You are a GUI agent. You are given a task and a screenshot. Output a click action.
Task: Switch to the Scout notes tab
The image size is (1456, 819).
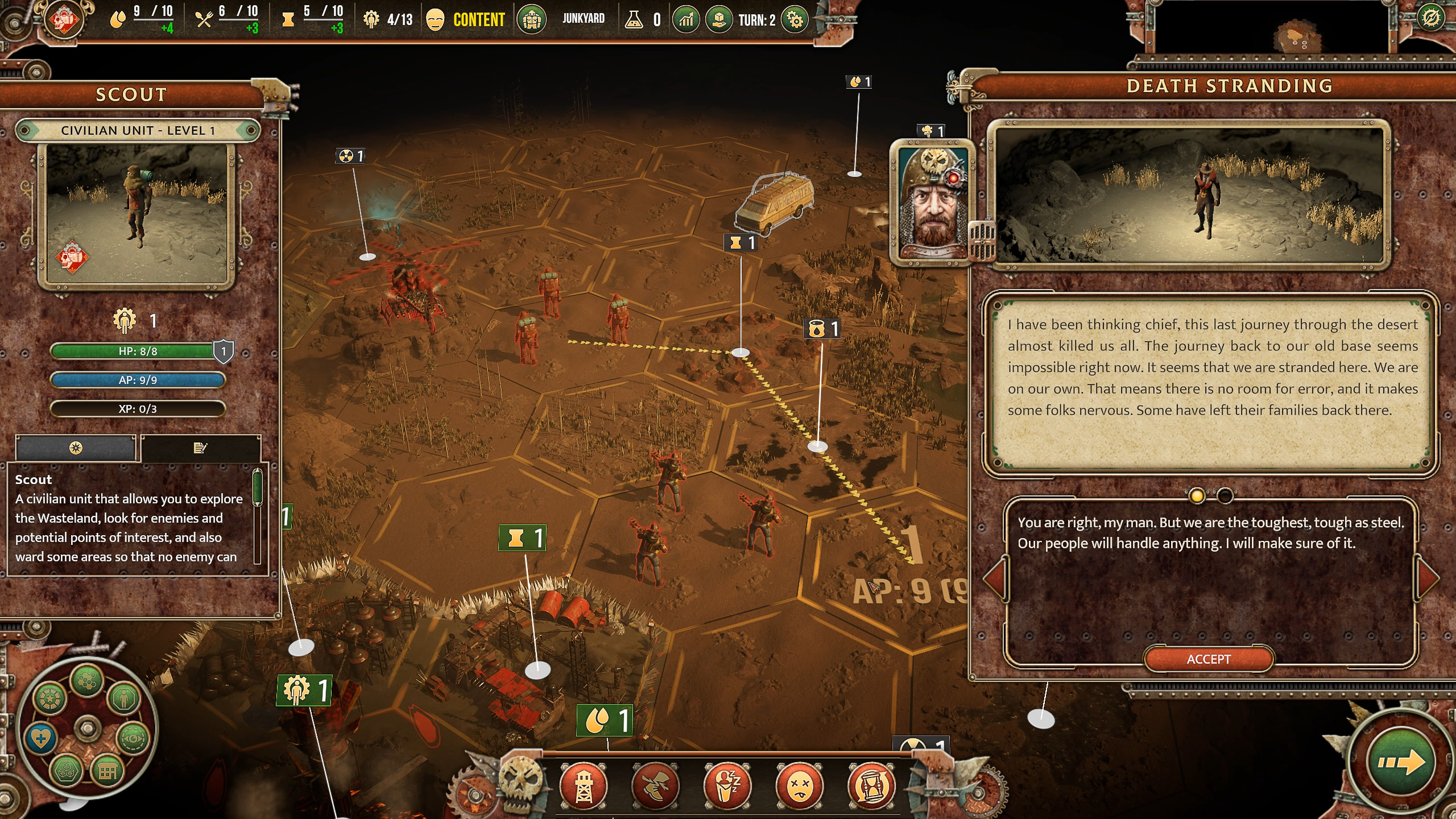click(x=200, y=448)
